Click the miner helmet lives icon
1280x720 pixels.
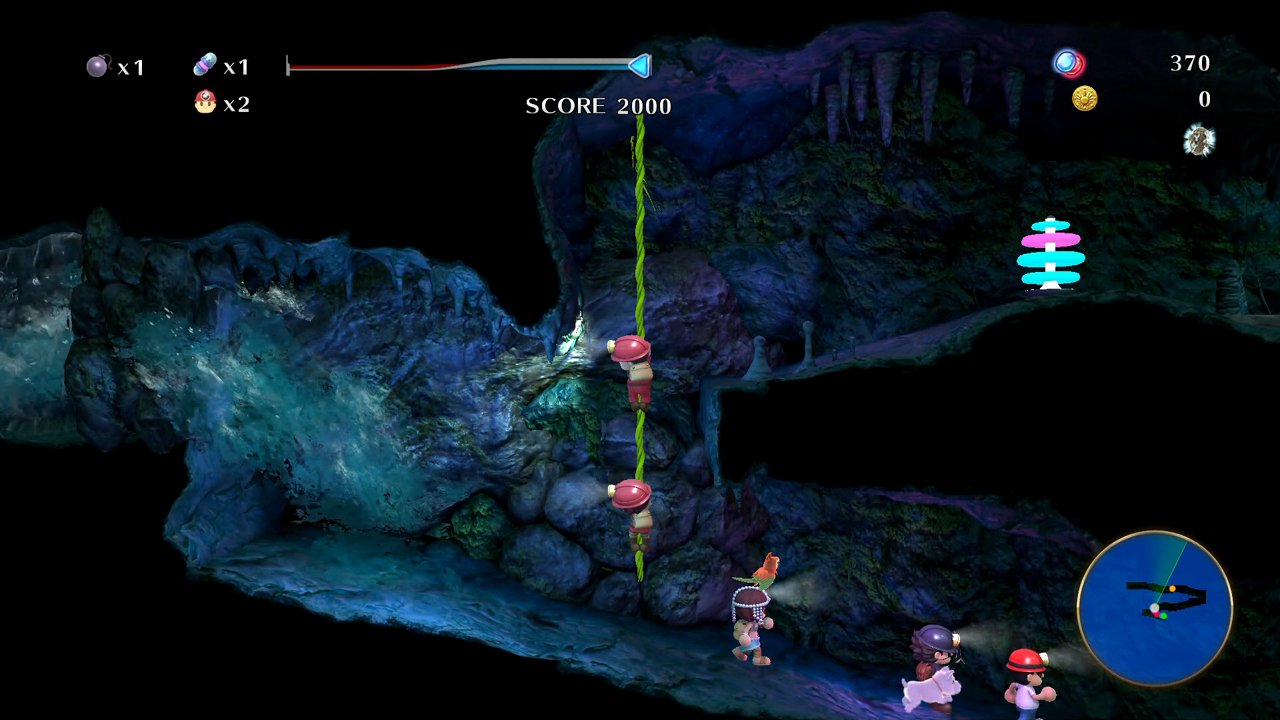tap(204, 101)
